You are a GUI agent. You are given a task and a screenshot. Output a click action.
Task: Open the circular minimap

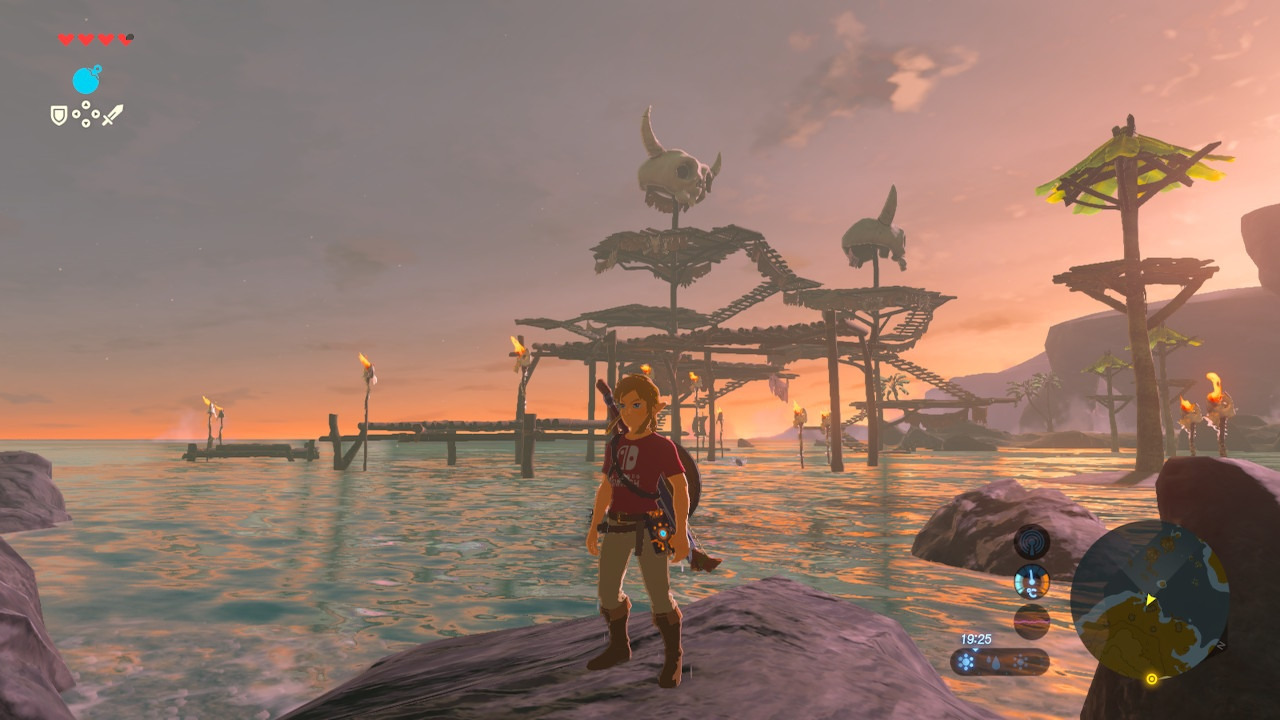[x=1149, y=600]
